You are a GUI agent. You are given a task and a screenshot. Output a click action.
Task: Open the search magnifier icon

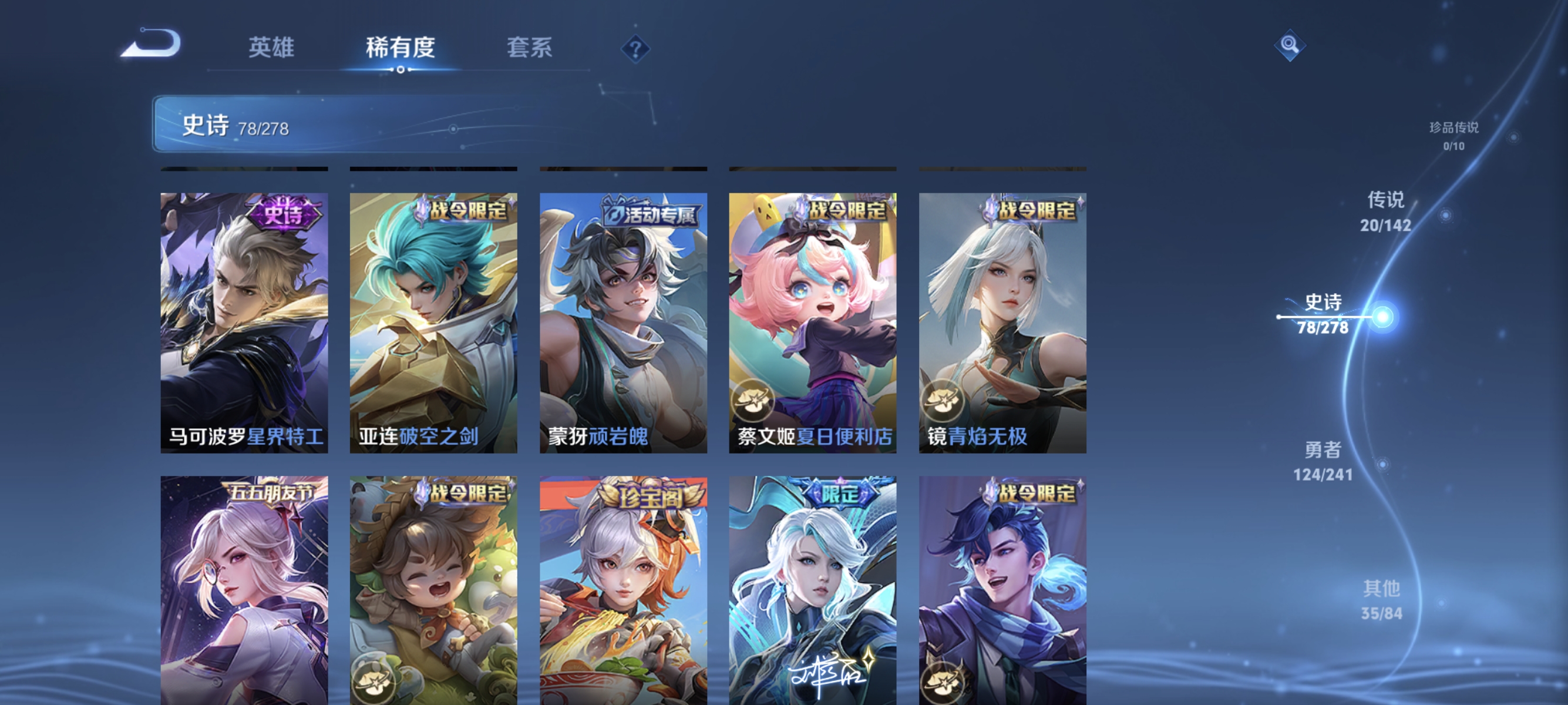tap(1291, 45)
